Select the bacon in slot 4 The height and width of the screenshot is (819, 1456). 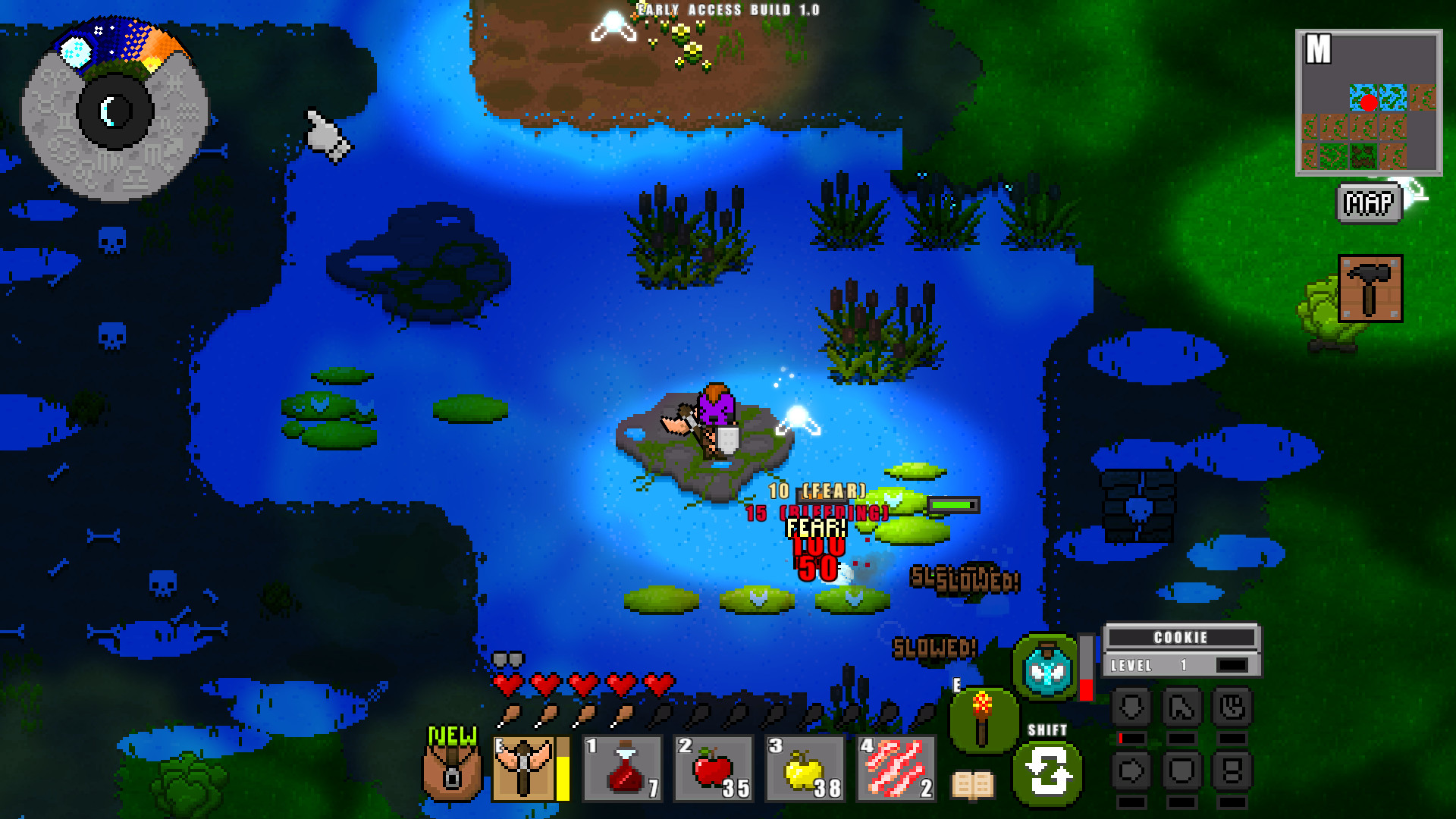click(896, 768)
